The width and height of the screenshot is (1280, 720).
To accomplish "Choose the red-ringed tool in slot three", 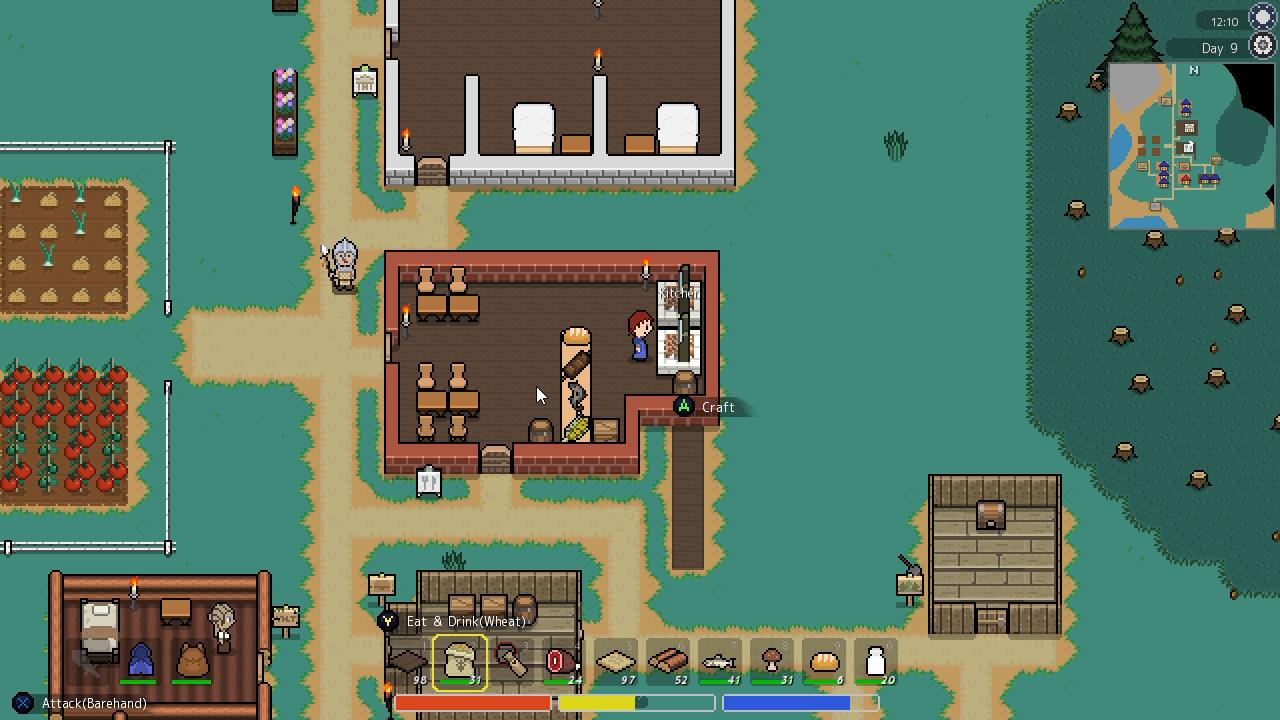I will (x=512, y=662).
